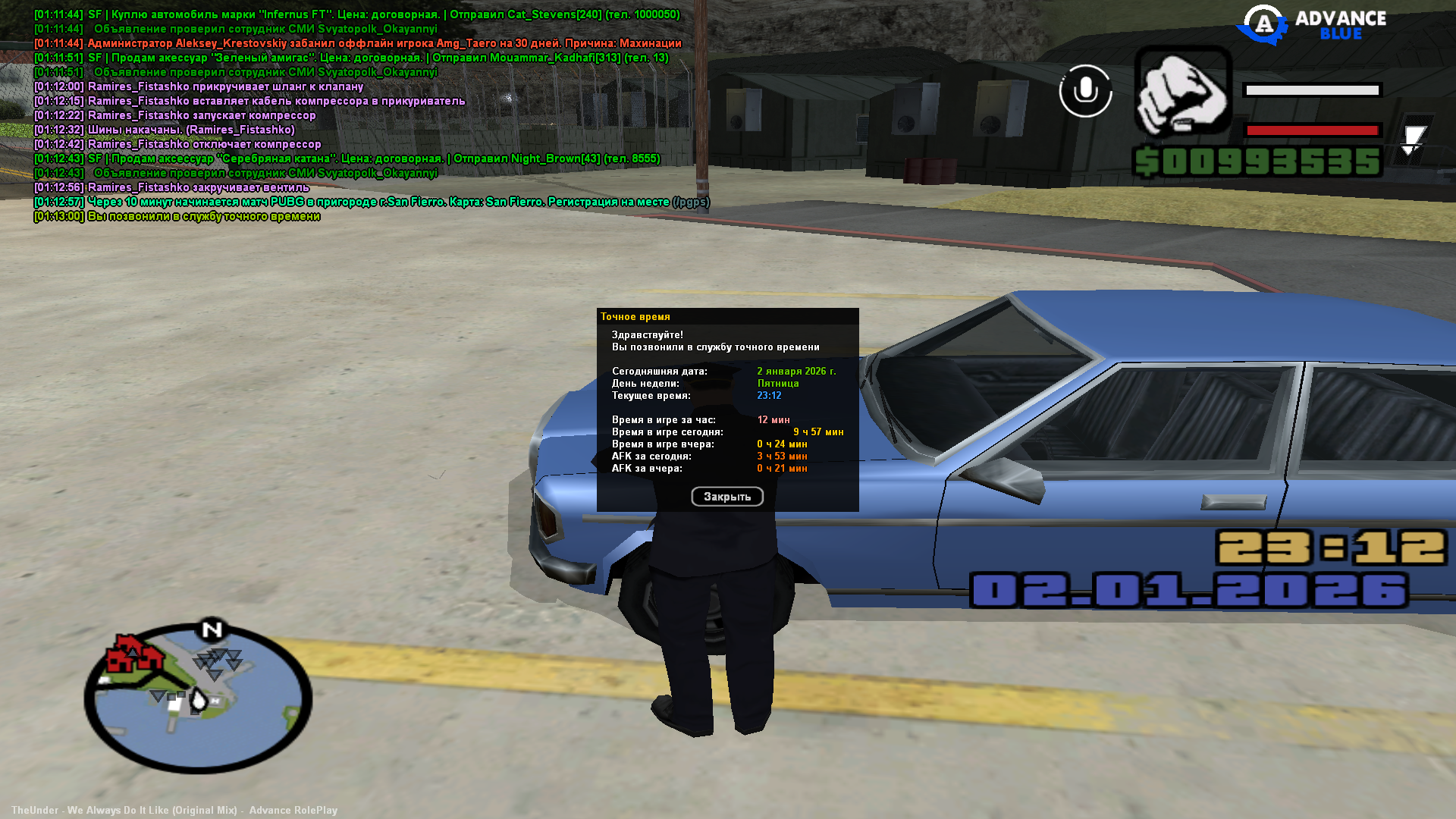This screenshot has width=1456, height=819.
Task: Close the exact time dialog
Action: coord(726,497)
